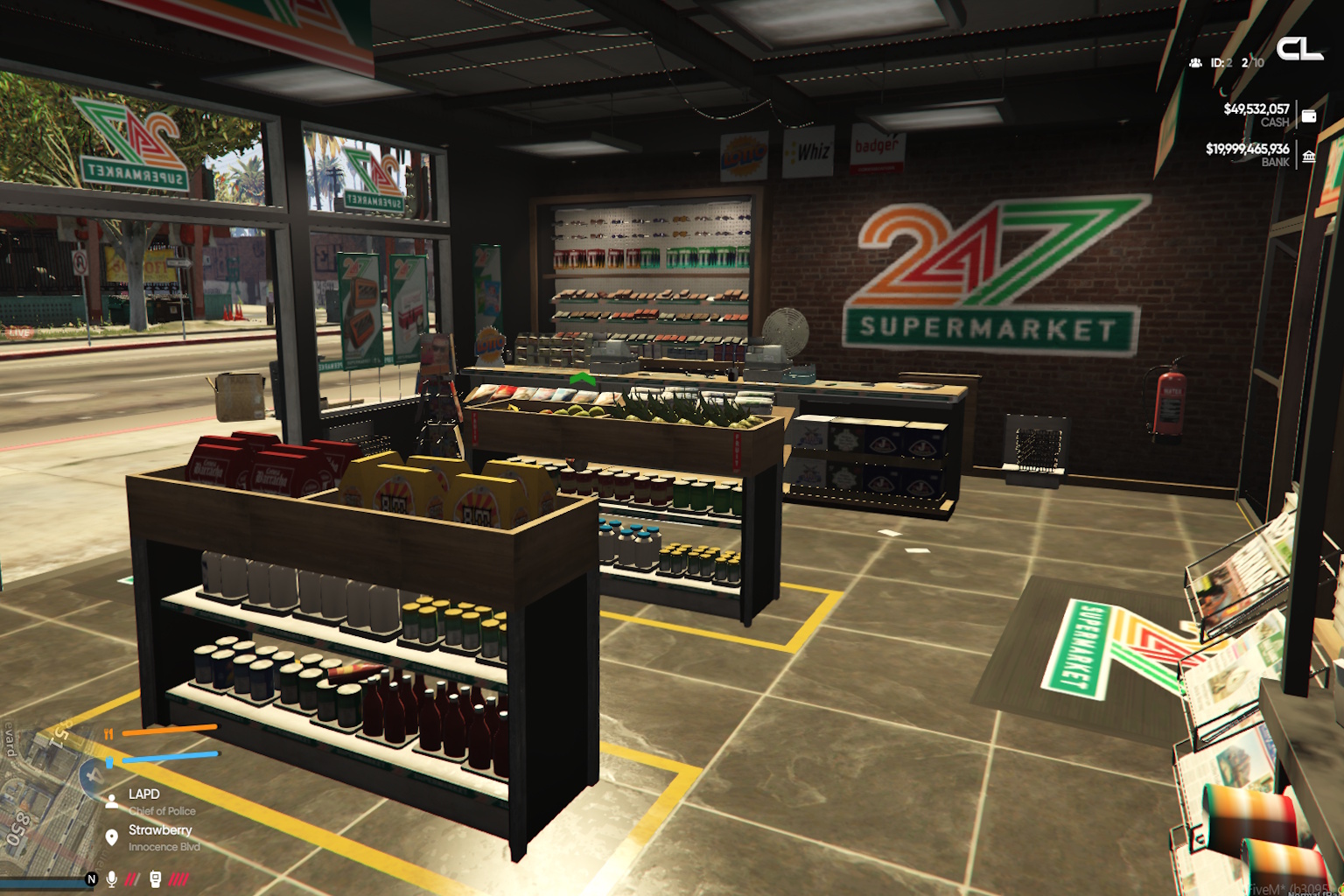Toggle the microphone voice icon

(x=112, y=878)
